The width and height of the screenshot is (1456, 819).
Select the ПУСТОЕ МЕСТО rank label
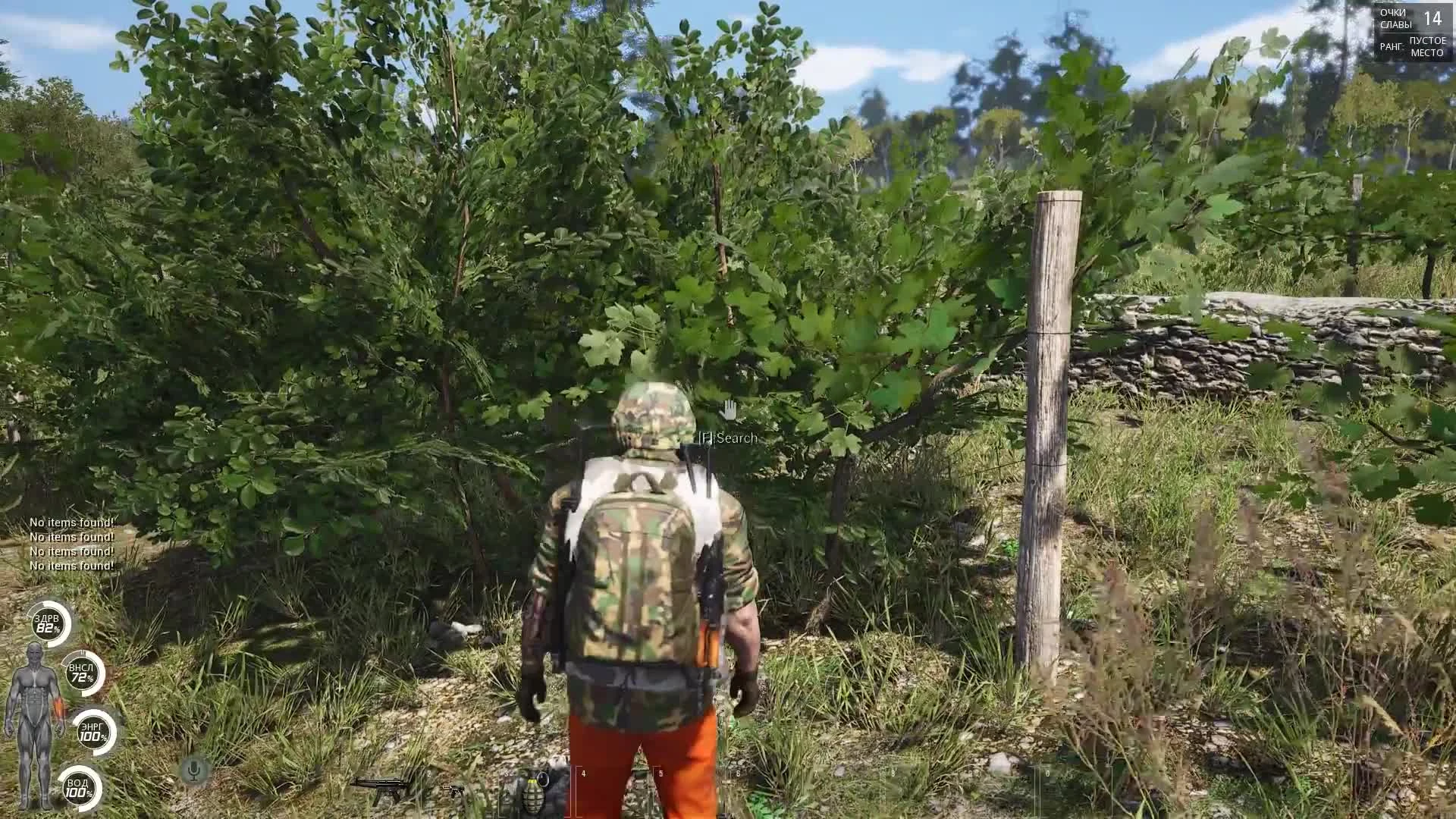click(1429, 47)
